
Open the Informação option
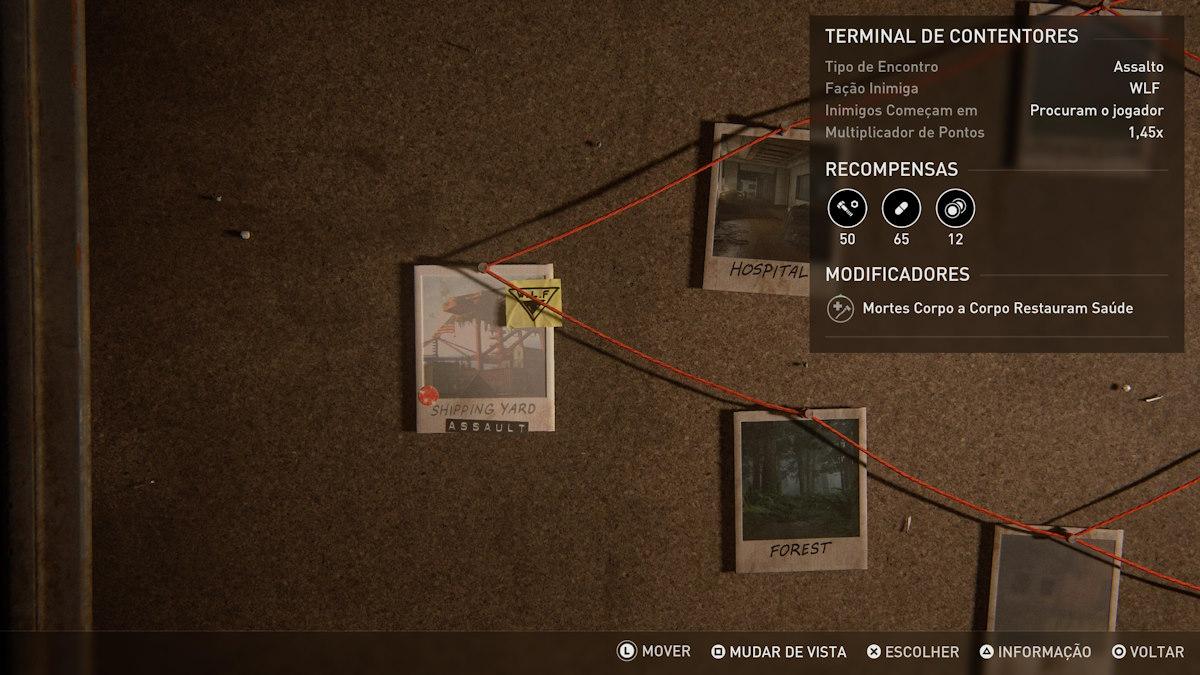point(1035,652)
